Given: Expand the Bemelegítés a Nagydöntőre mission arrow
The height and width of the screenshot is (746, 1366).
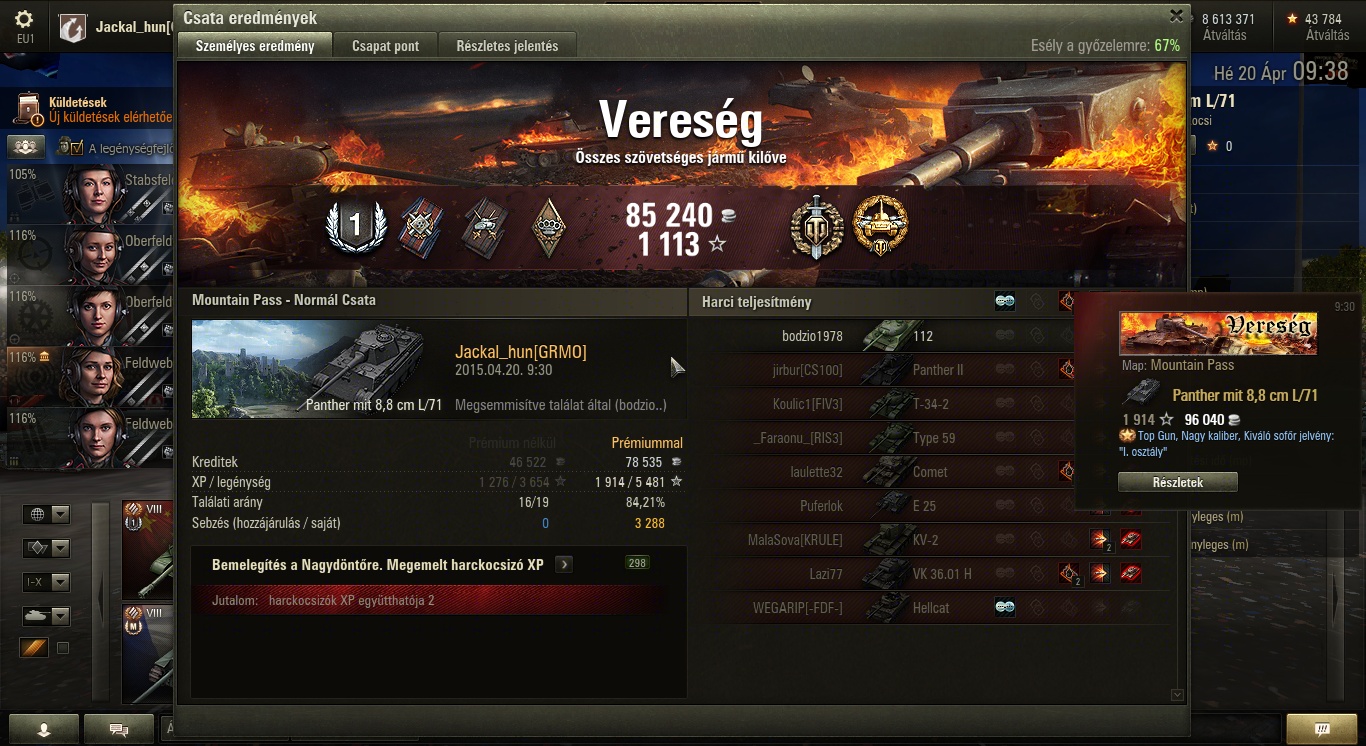Looking at the screenshot, I should (x=564, y=565).
